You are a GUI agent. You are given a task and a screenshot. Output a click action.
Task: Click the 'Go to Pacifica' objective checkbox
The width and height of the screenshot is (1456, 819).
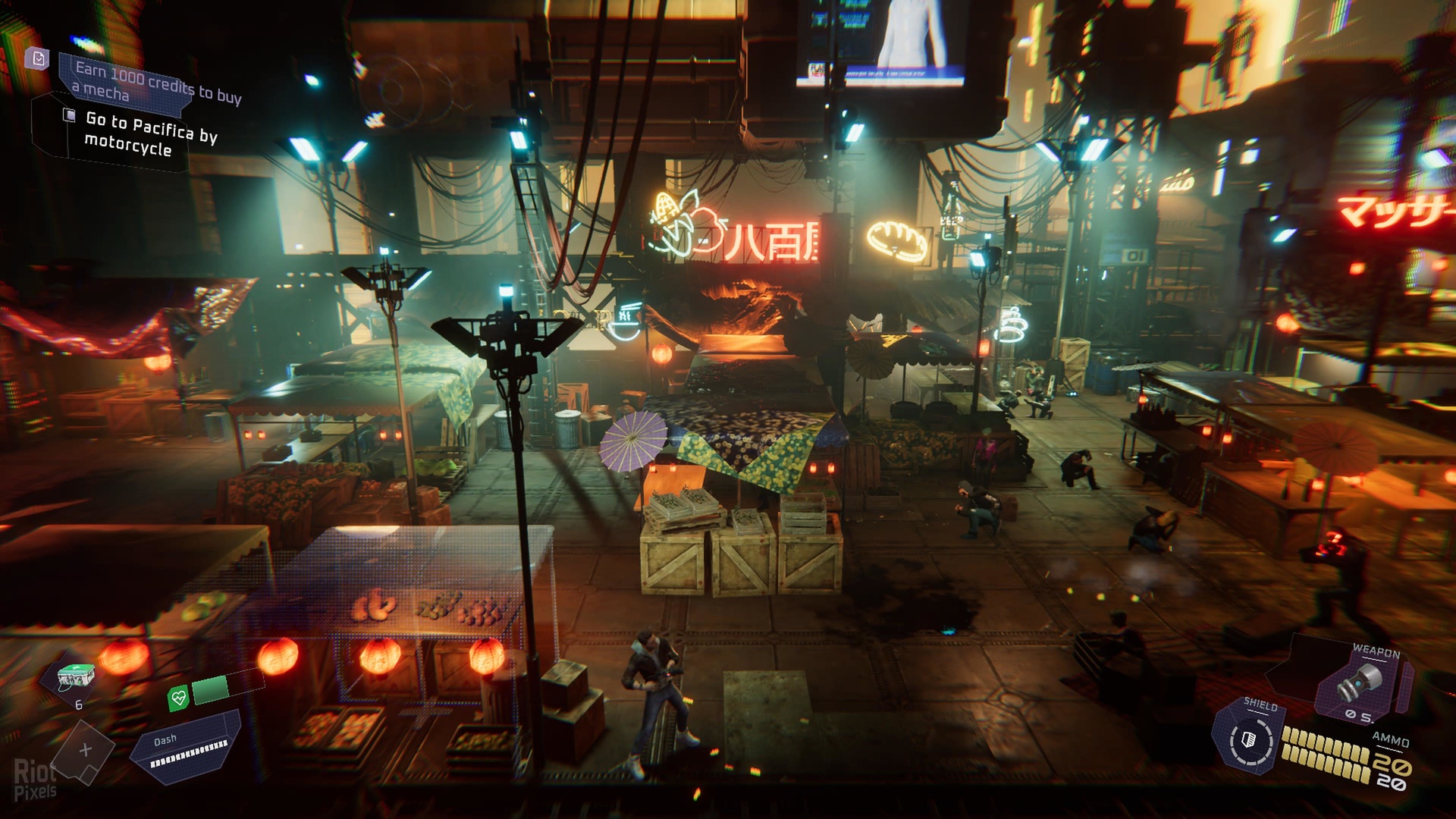(69, 115)
